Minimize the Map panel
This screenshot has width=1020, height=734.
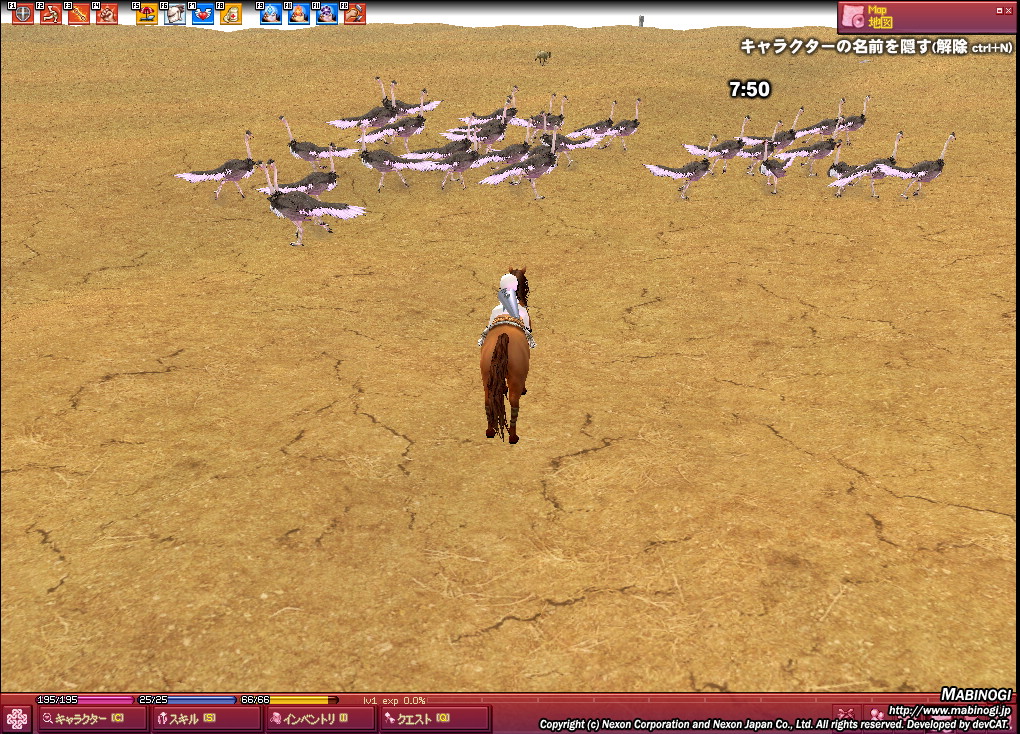click(x=998, y=10)
